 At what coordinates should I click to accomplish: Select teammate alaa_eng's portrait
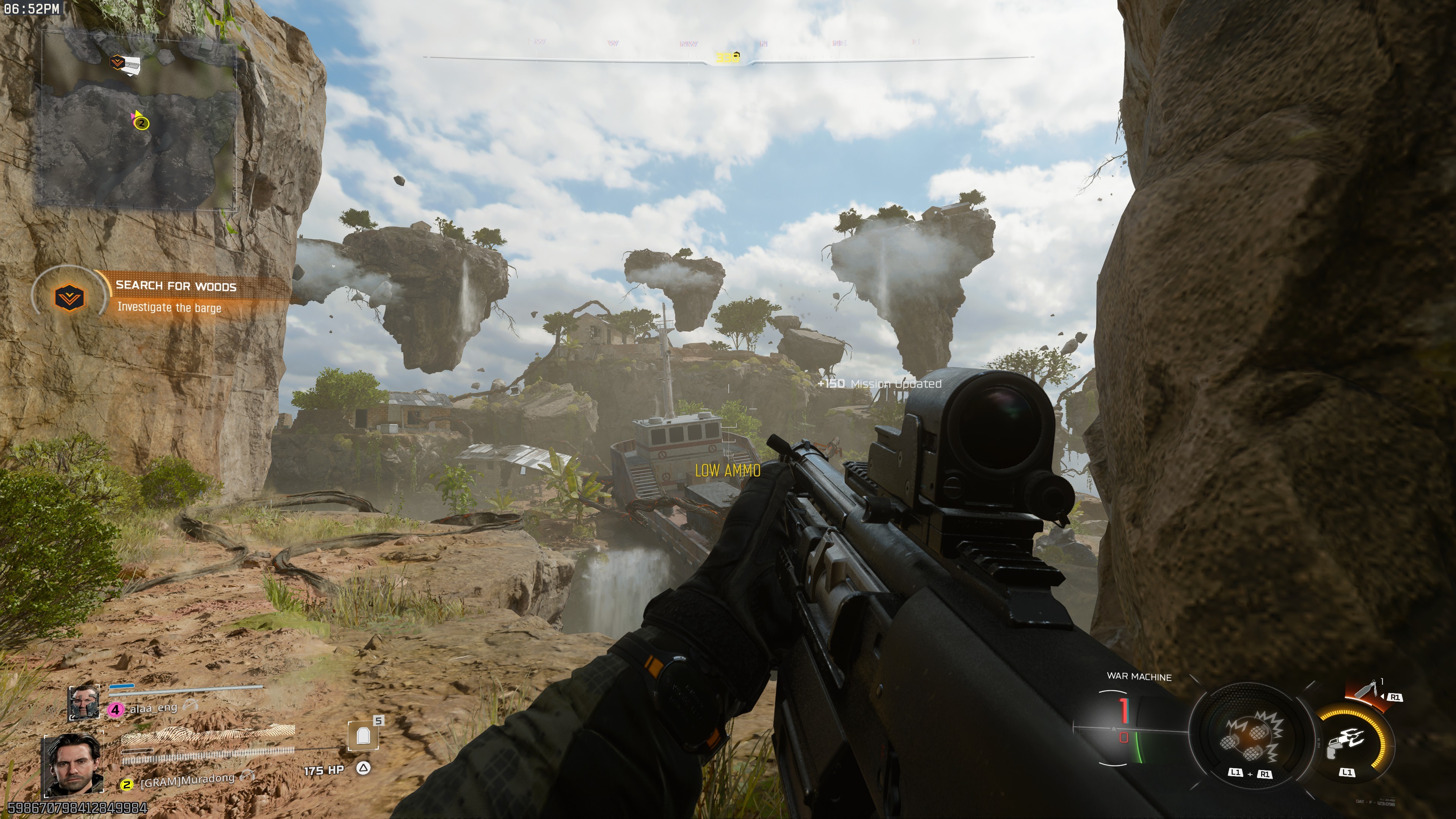84,703
